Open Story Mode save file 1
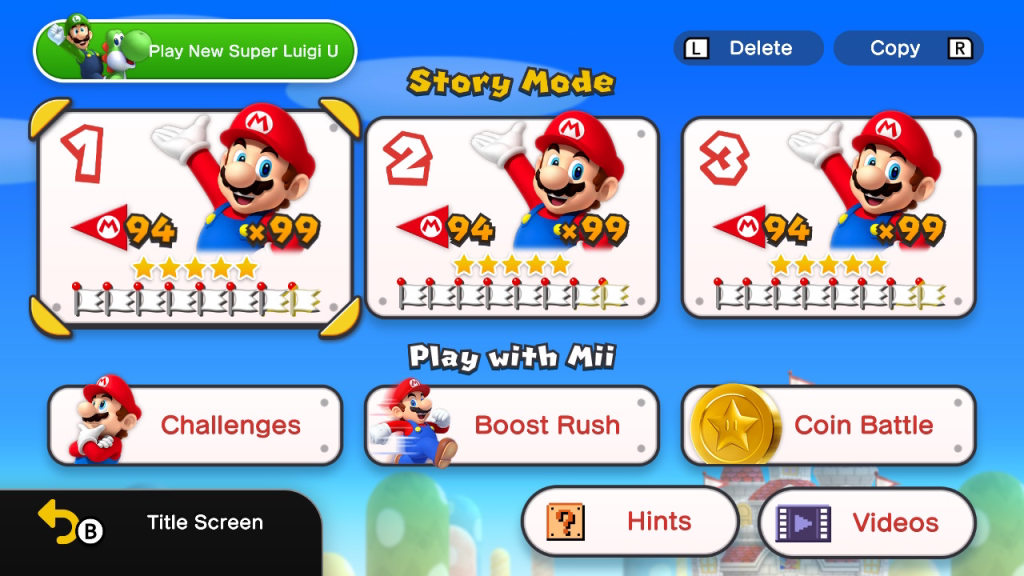Screen dimensions: 1024x576 [195, 217]
